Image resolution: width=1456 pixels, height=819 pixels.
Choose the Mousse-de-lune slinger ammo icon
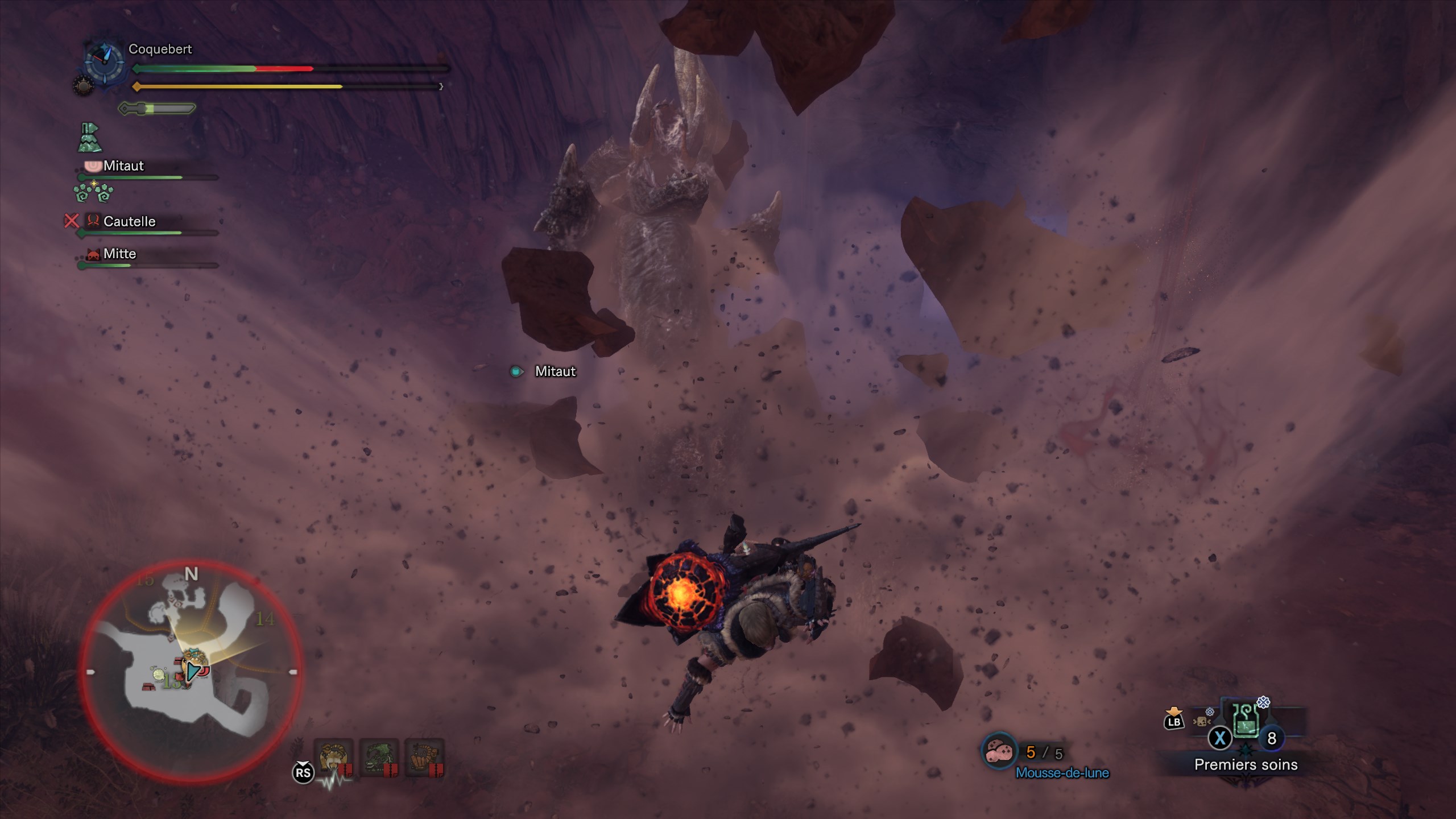[999, 752]
